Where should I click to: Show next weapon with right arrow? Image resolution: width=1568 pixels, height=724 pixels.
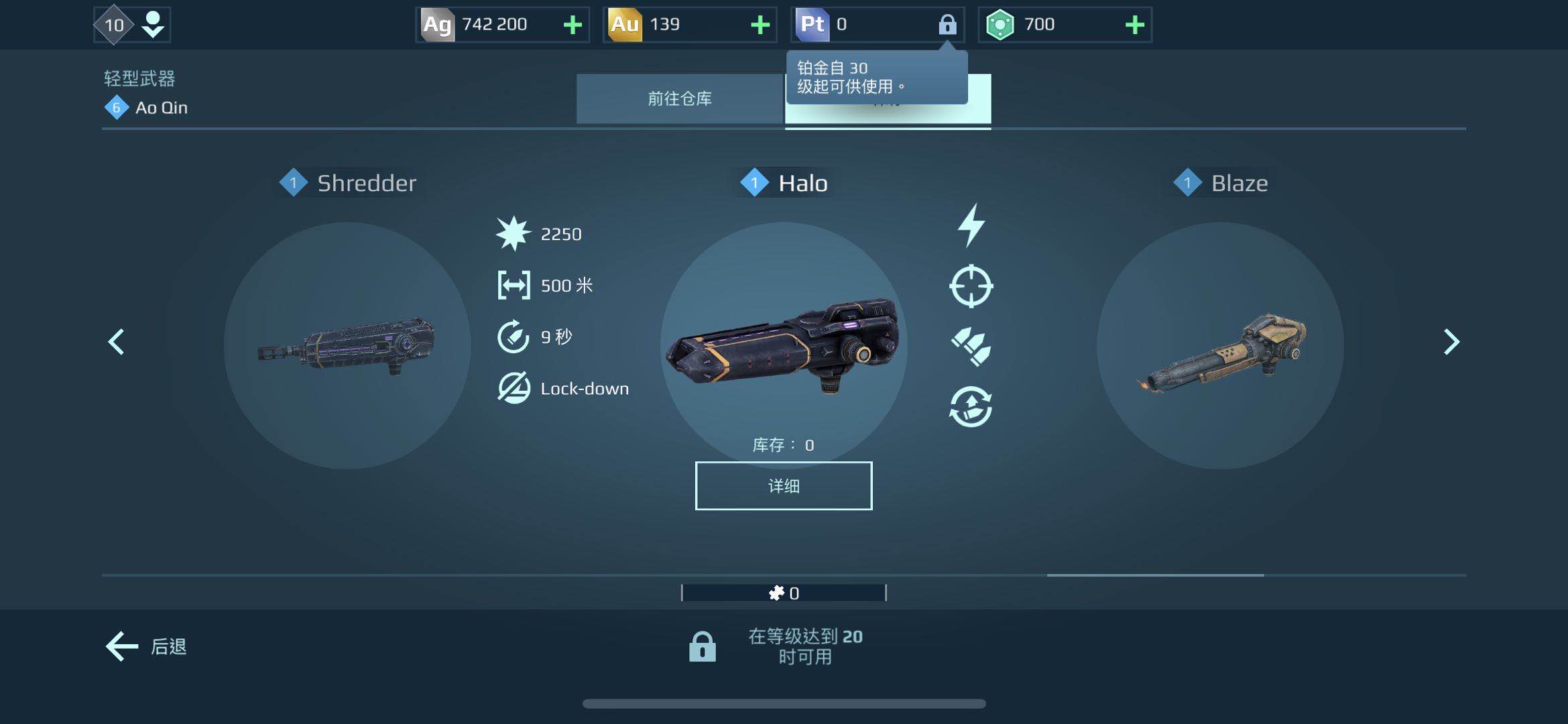[x=1451, y=342]
